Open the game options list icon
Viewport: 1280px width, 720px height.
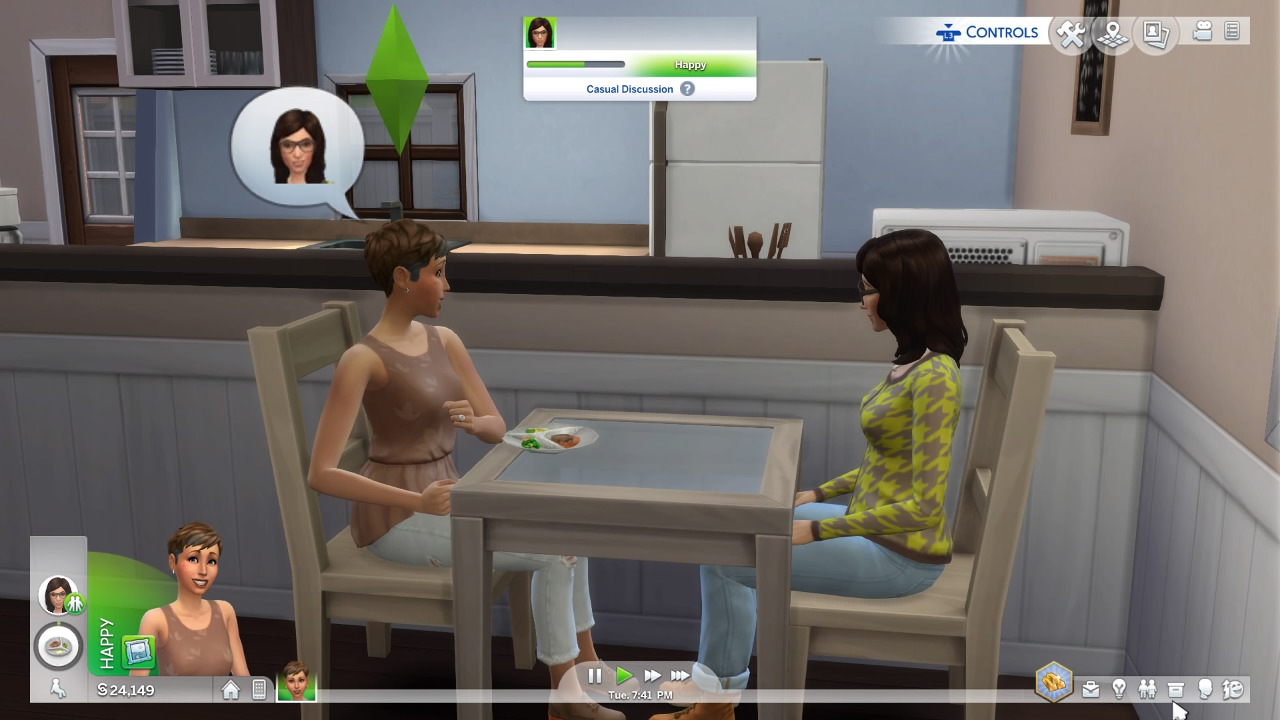[1232, 32]
